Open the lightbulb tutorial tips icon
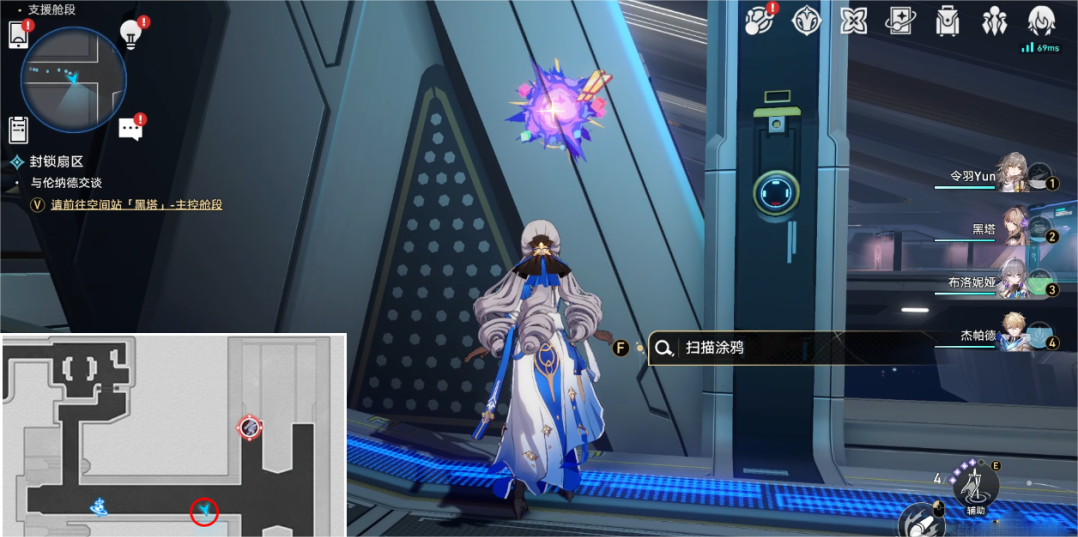 (130, 33)
